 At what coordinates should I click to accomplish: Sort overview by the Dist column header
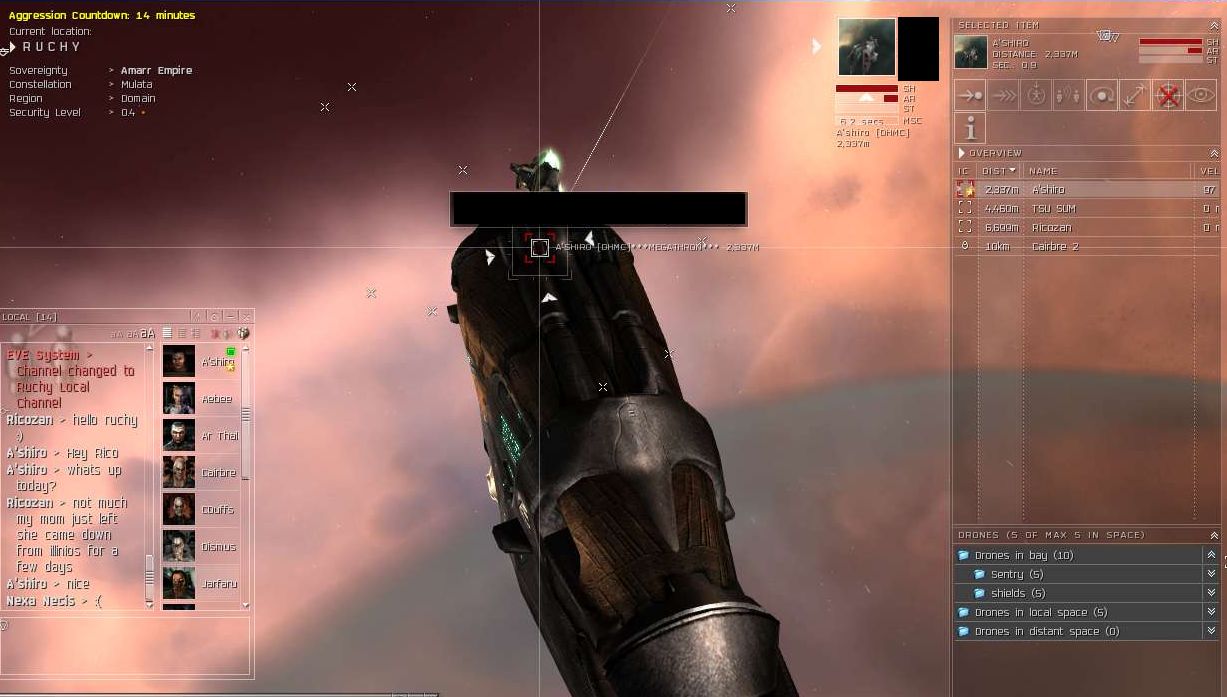pos(997,171)
